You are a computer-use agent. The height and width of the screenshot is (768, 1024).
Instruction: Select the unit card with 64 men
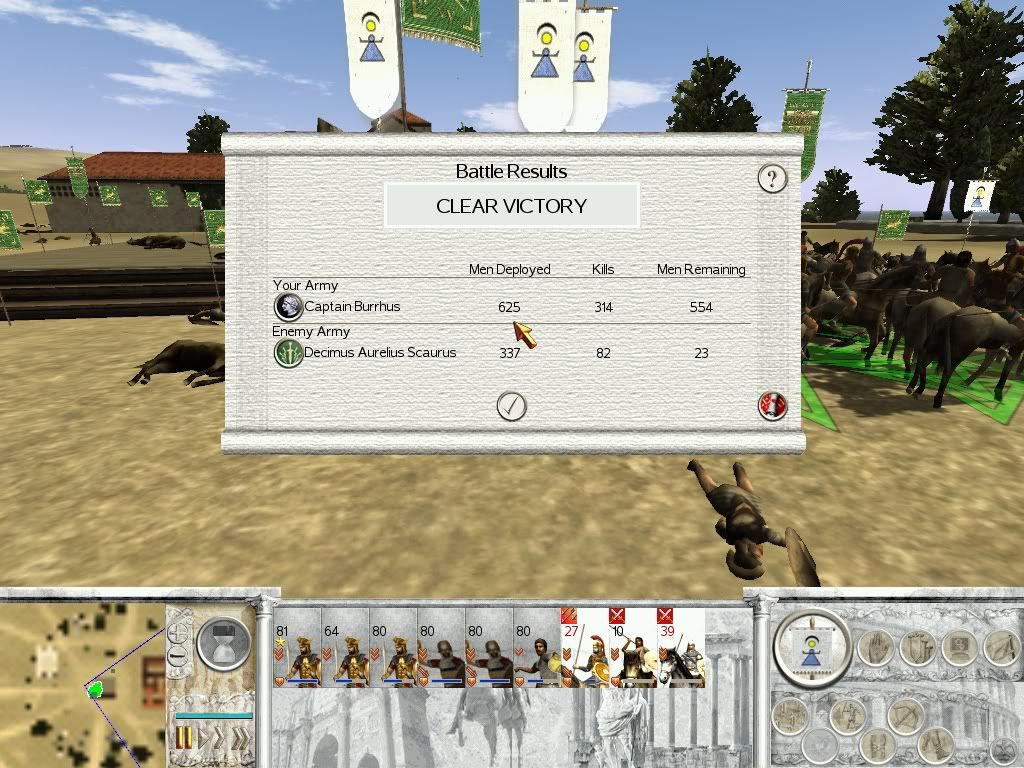(346, 648)
